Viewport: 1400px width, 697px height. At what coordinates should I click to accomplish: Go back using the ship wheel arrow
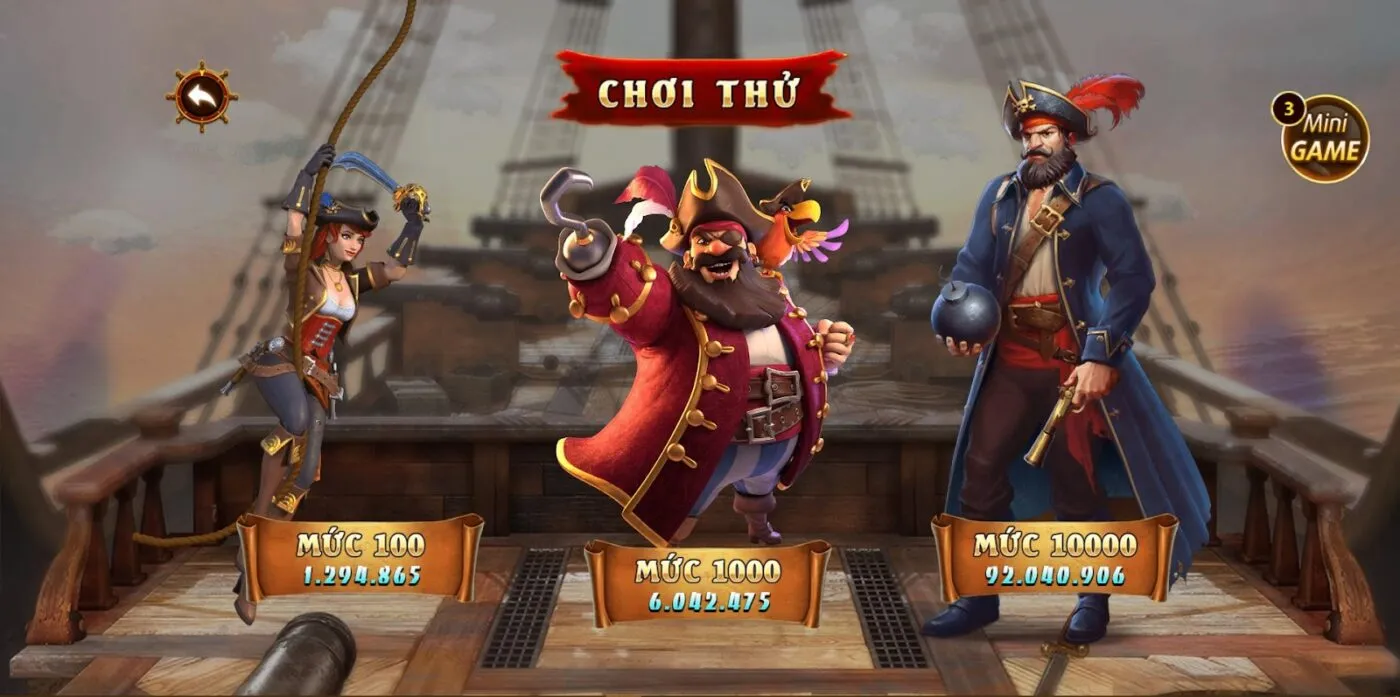coord(202,96)
